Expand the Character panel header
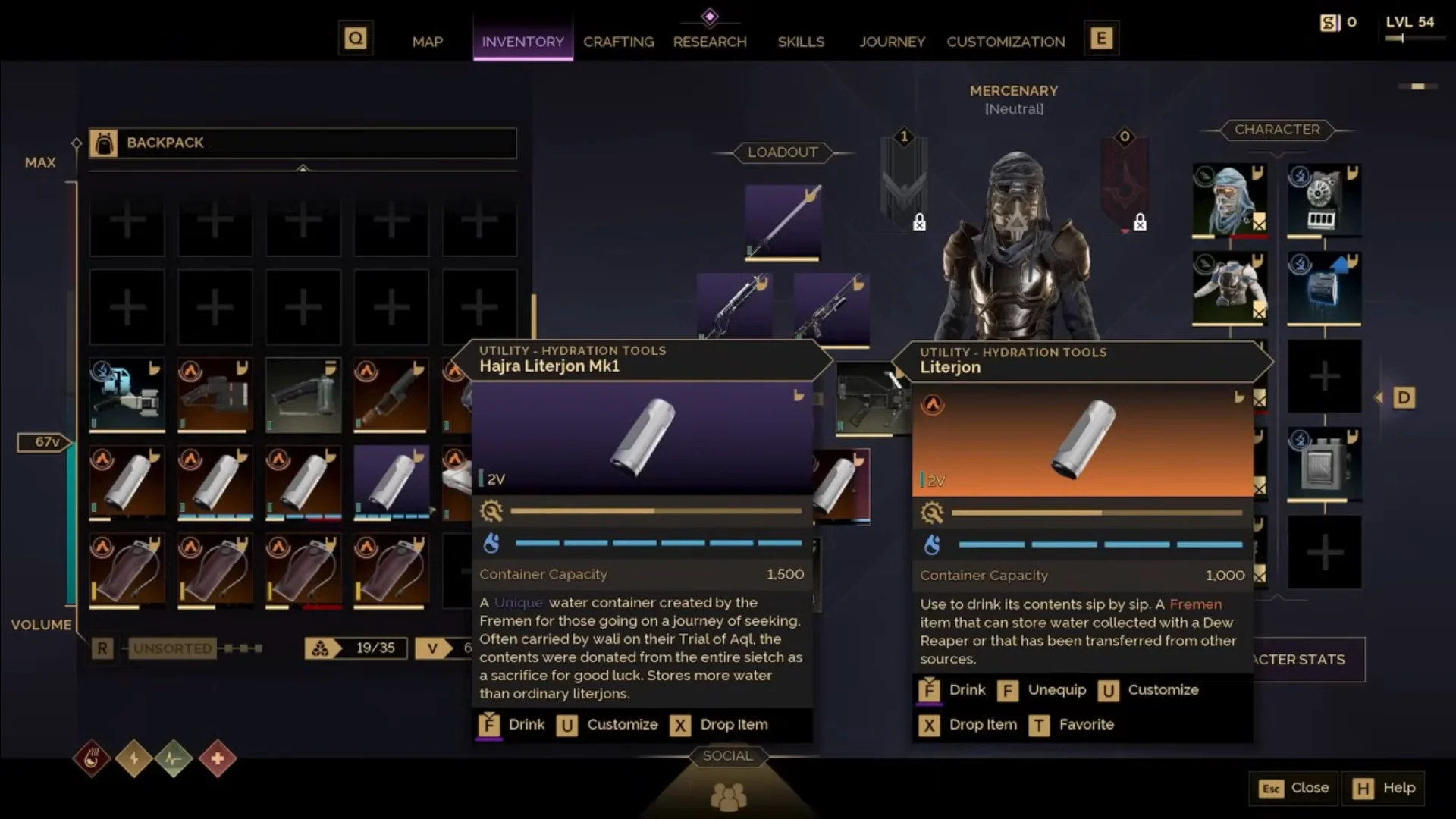This screenshot has height=819, width=1456. 1278,130
